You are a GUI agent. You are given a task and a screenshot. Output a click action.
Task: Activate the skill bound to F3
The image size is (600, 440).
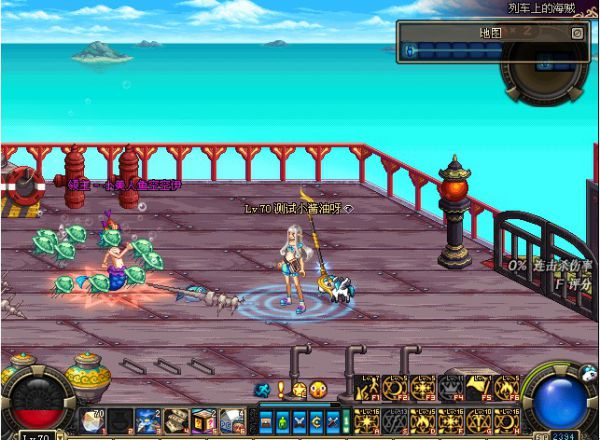[x=423, y=387]
